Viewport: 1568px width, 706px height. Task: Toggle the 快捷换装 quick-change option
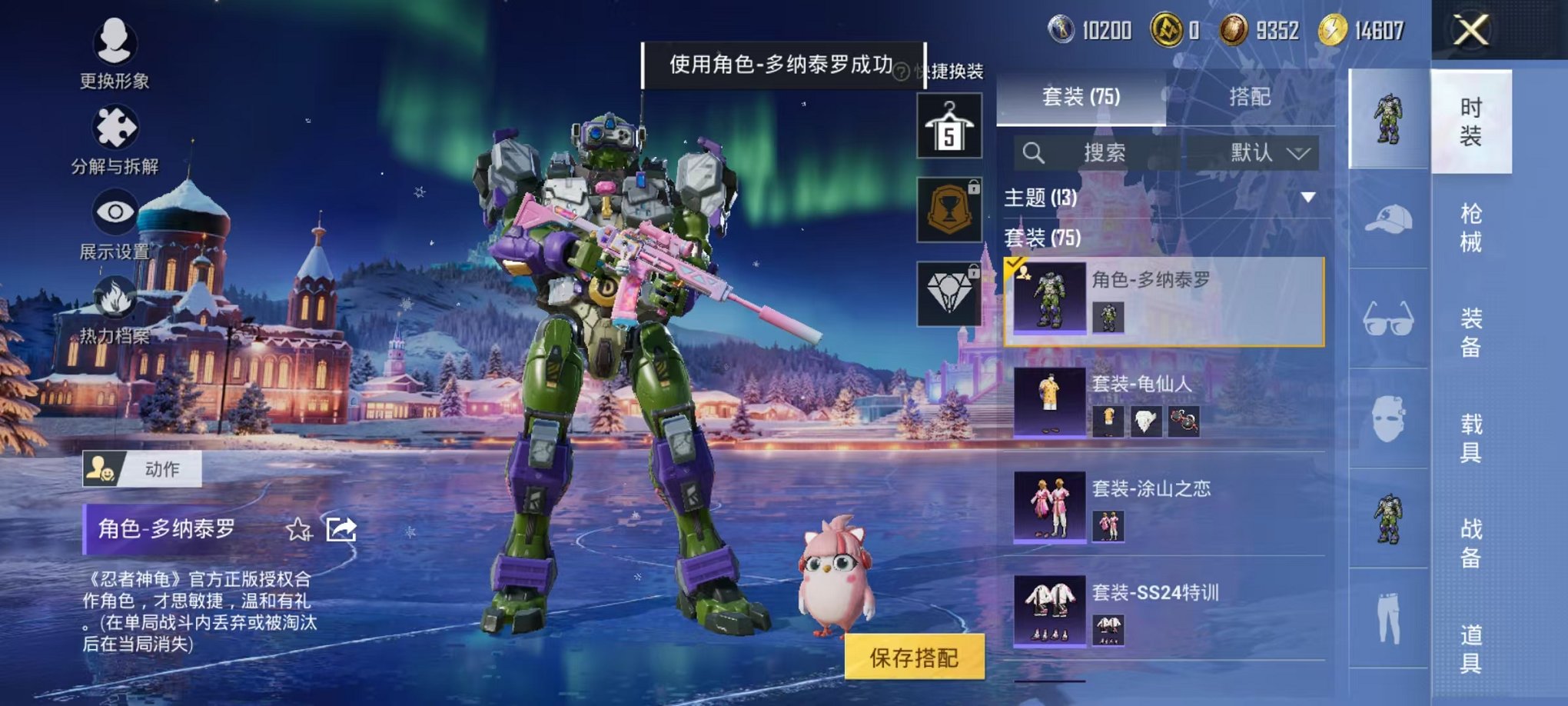952,71
